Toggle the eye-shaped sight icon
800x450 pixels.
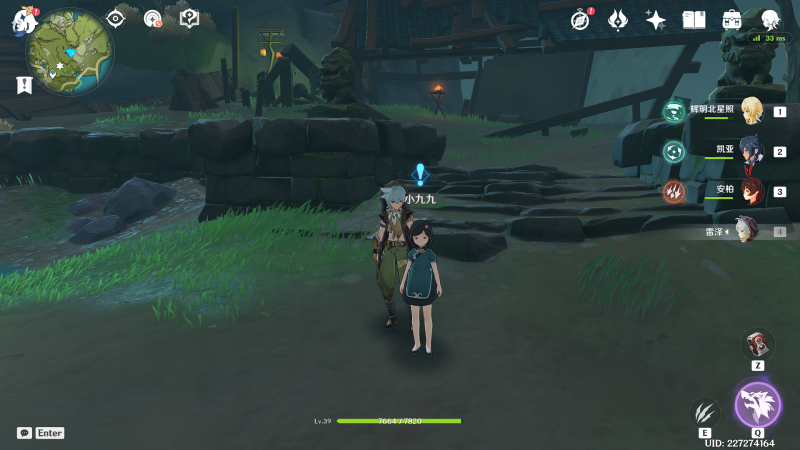click(117, 18)
